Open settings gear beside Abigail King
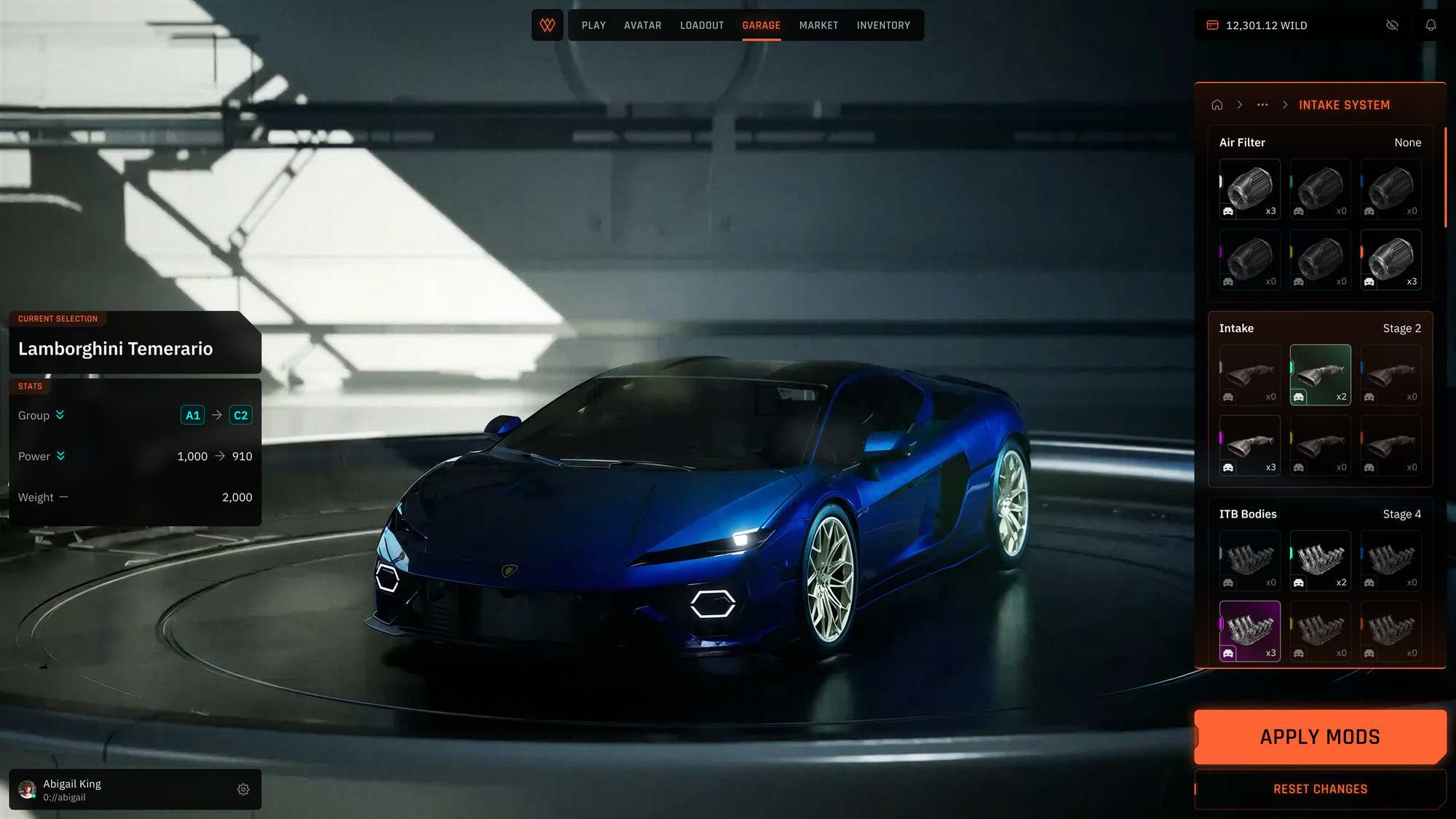This screenshot has width=1456, height=819. (243, 789)
